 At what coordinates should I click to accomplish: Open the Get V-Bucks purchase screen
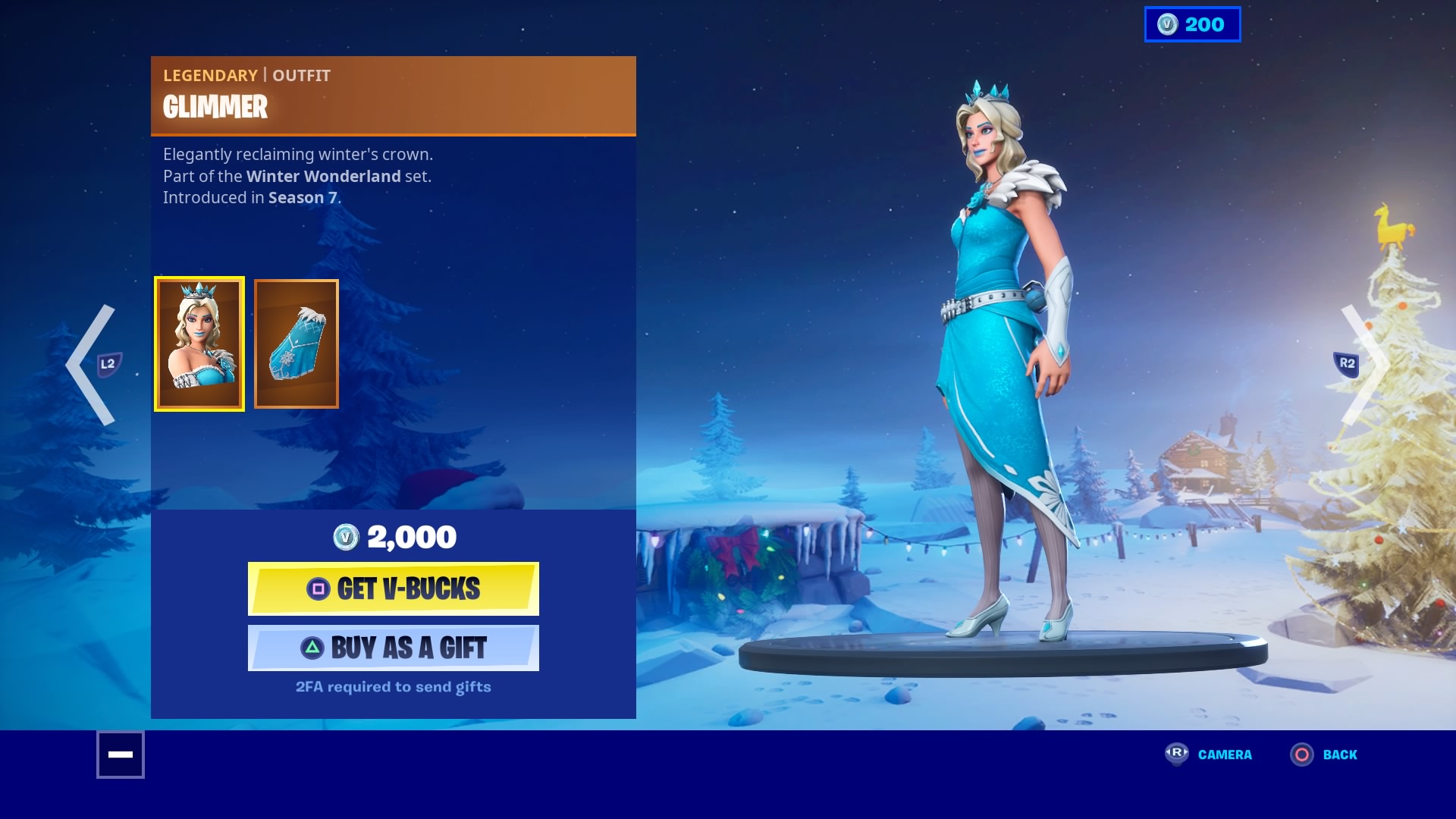[x=393, y=588]
